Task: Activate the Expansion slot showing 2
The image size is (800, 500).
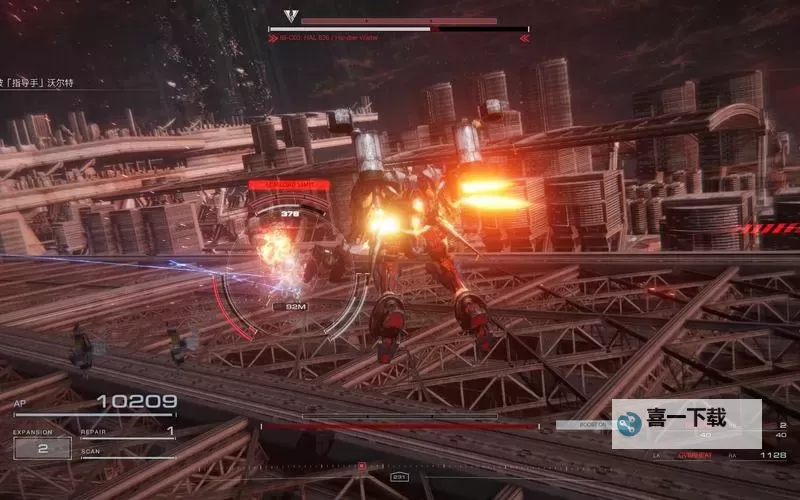Action: pyautogui.click(x=42, y=448)
